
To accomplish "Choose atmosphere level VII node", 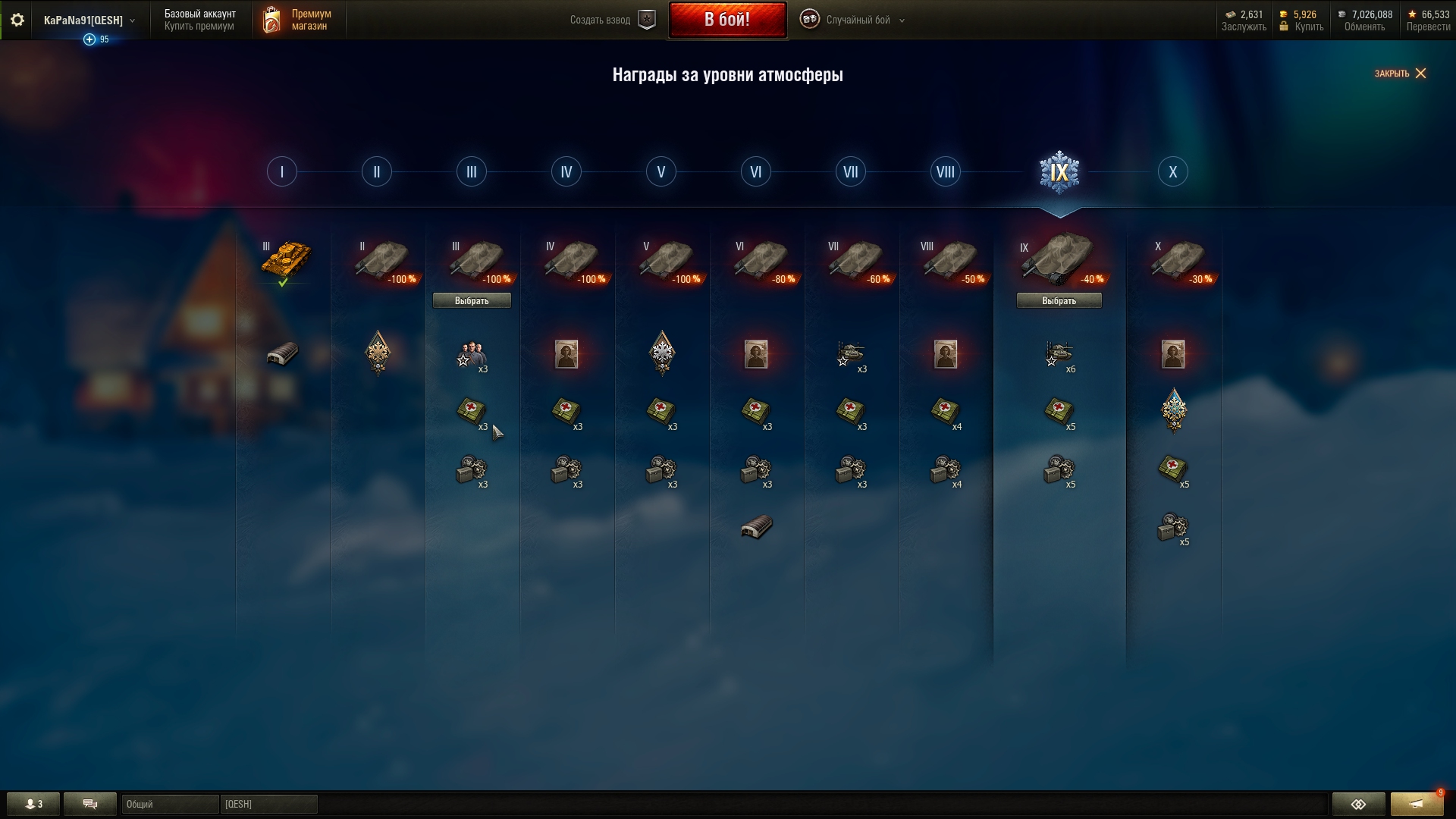I will point(851,172).
